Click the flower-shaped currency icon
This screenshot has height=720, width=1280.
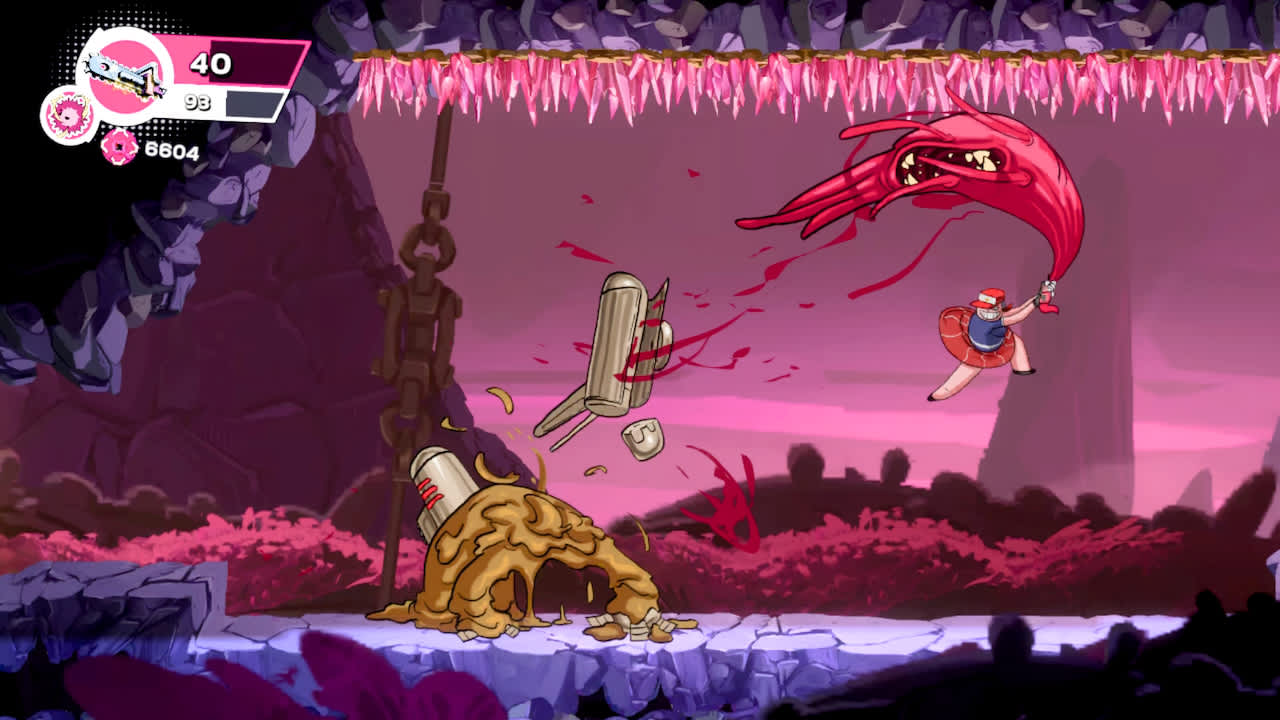[117, 148]
